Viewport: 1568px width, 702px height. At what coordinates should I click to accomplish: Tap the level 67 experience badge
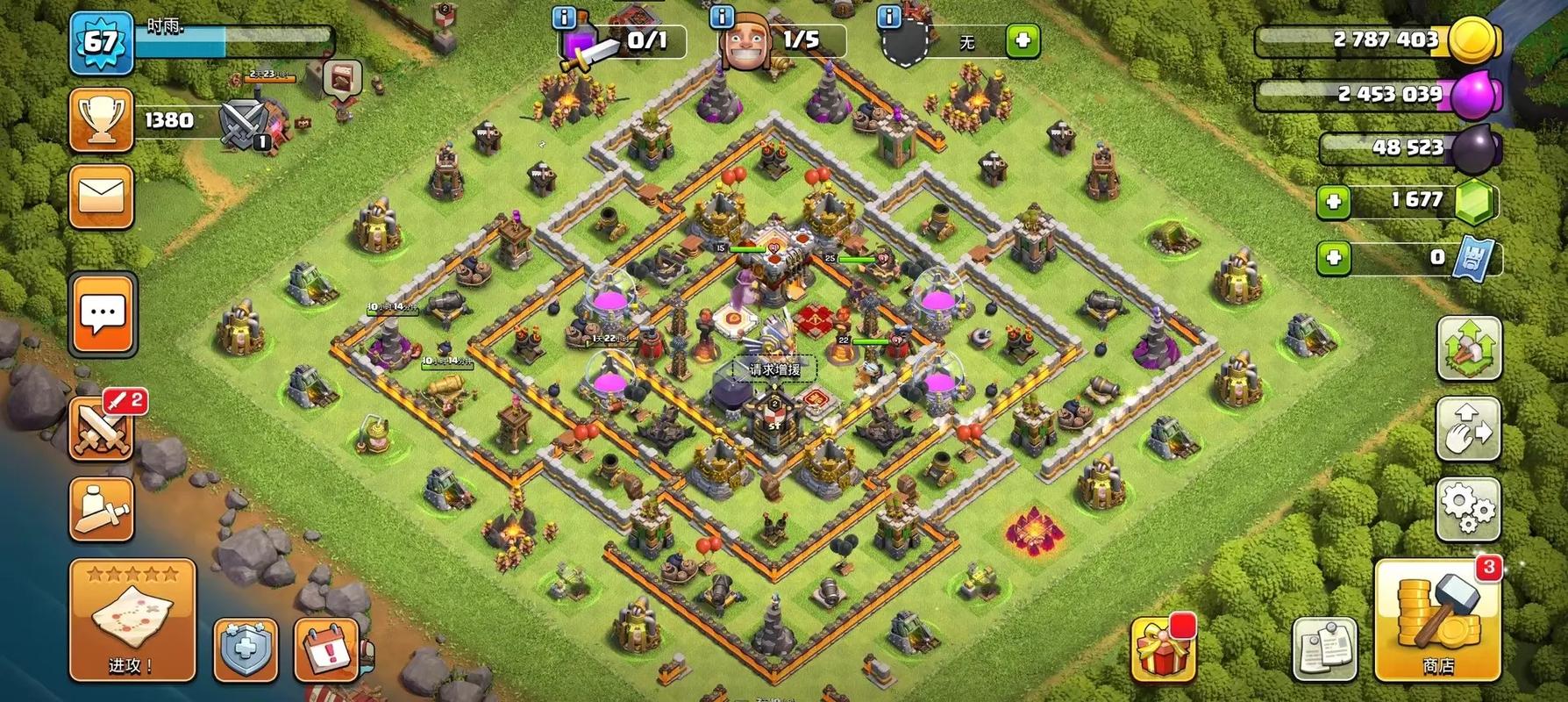(100, 42)
